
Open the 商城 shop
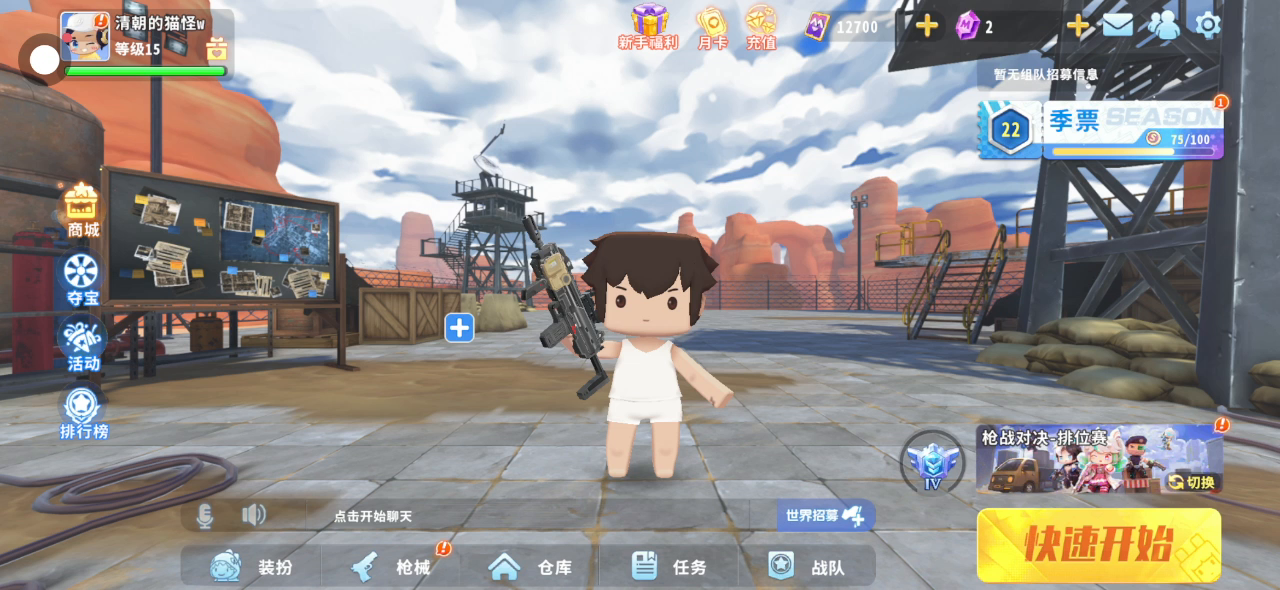tap(83, 212)
